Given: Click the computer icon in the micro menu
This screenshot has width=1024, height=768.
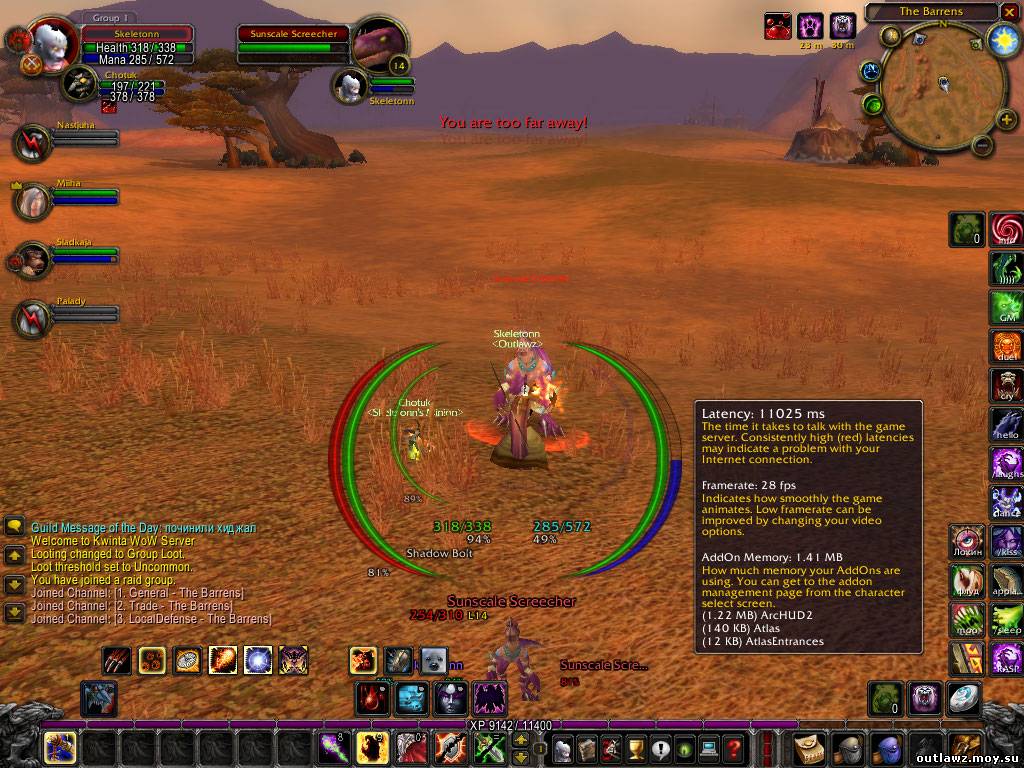Looking at the screenshot, I should [708, 748].
